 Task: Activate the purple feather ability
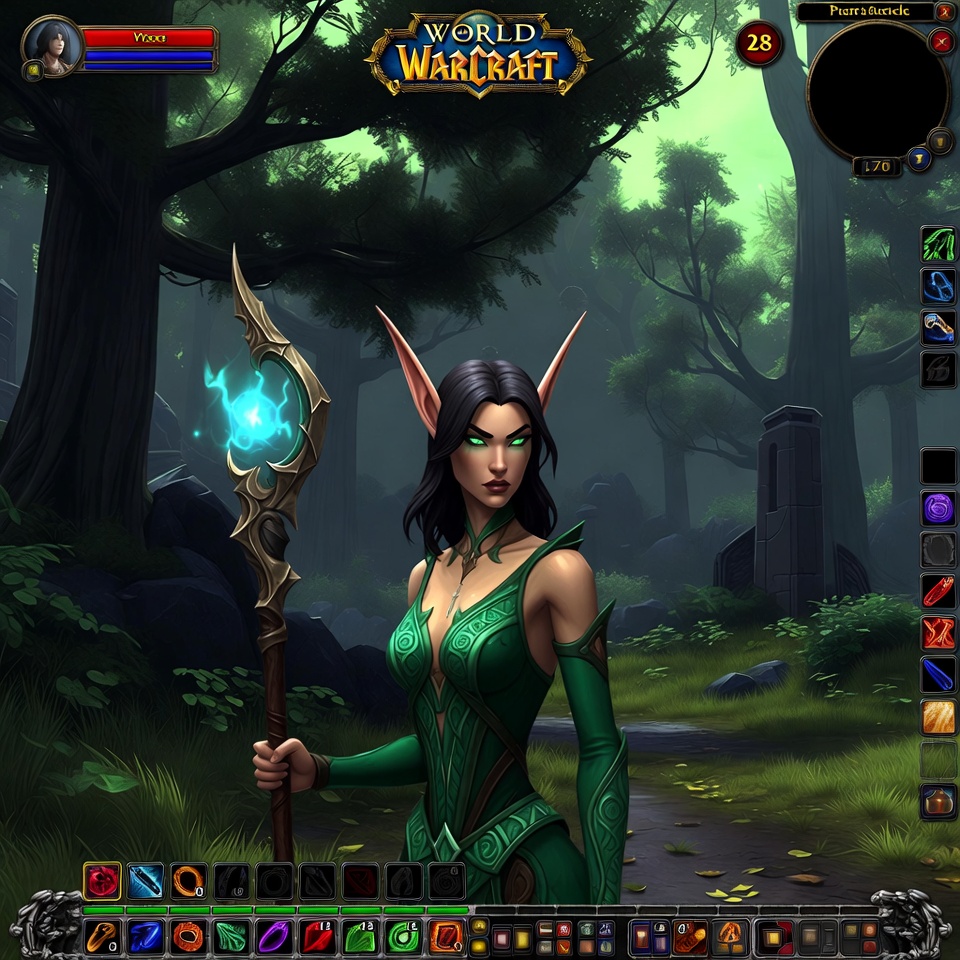273,937
